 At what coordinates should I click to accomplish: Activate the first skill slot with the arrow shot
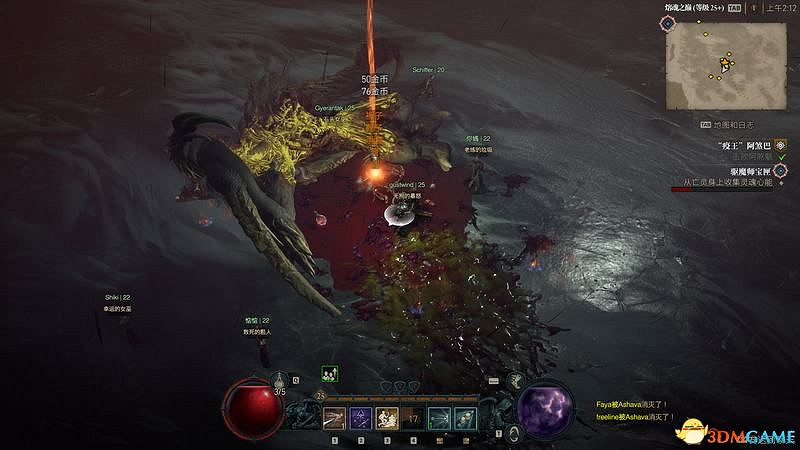(333, 418)
